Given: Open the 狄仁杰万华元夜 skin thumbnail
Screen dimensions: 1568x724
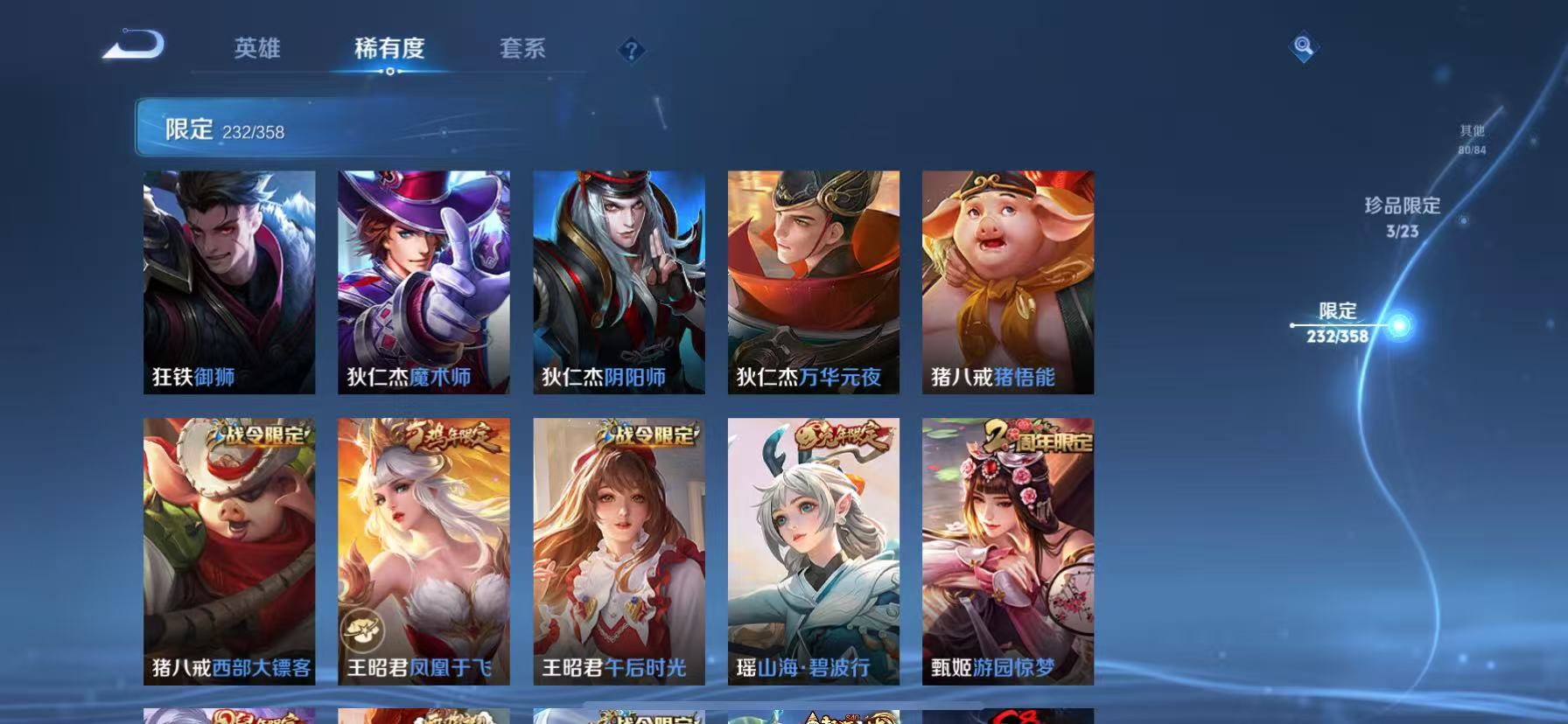Looking at the screenshot, I should pyautogui.click(x=814, y=280).
